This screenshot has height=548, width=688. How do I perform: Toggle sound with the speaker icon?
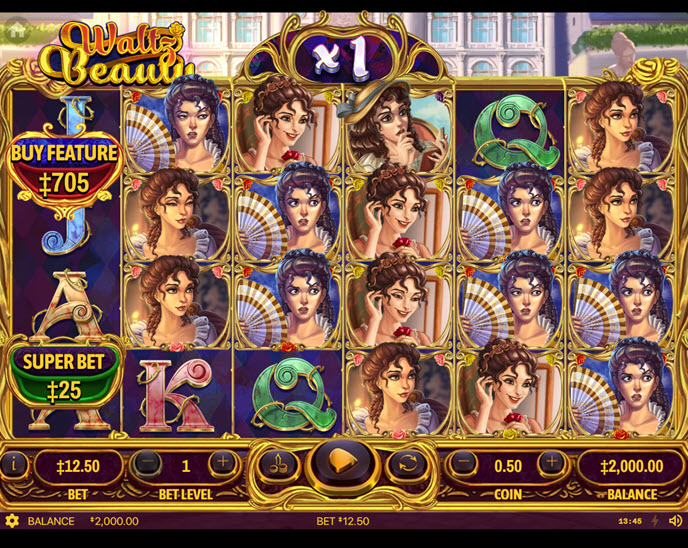point(676,521)
